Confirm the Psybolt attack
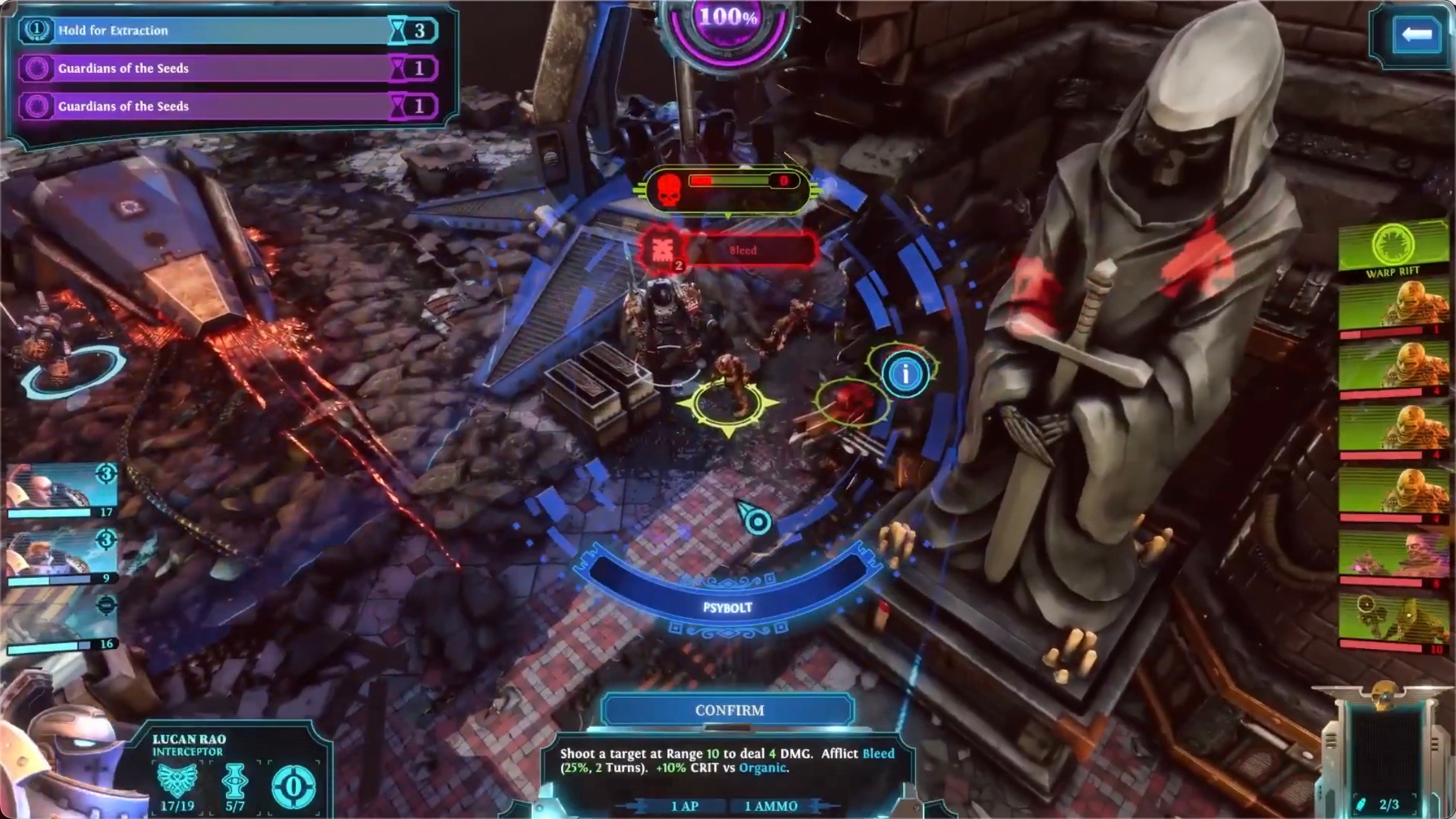Image resolution: width=1456 pixels, height=819 pixels. click(728, 710)
